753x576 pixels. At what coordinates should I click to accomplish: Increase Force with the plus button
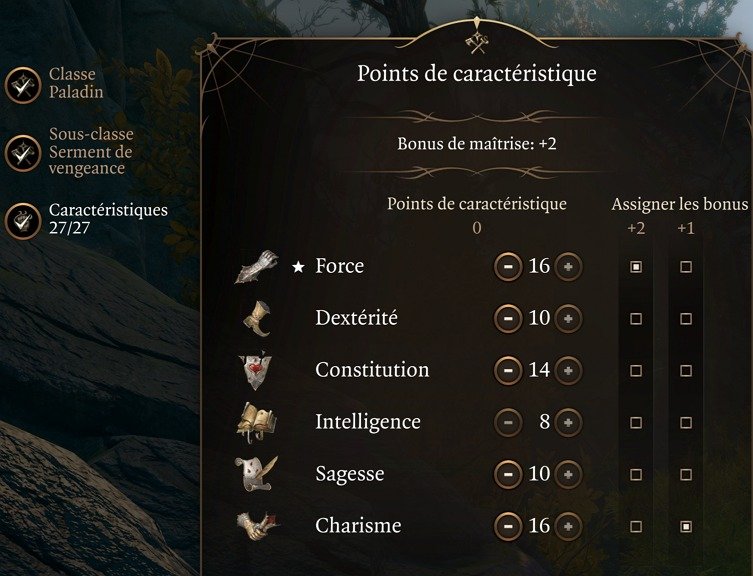point(568,267)
